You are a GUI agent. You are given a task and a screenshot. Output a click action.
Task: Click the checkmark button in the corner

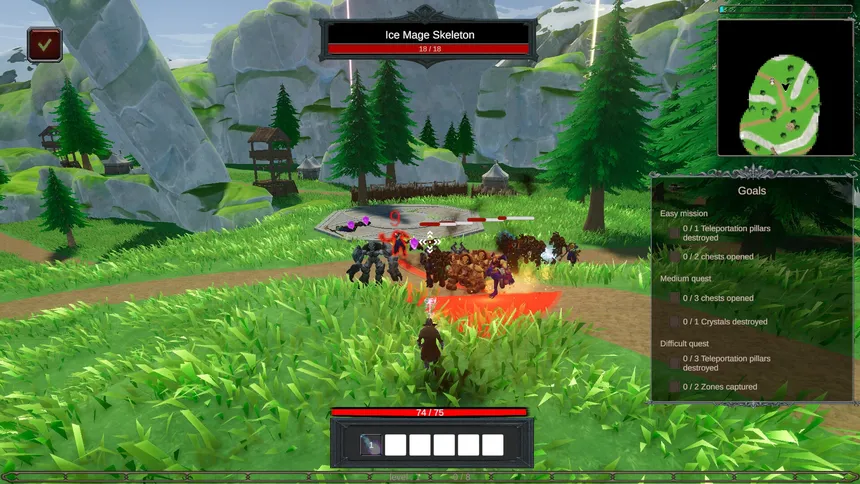point(45,44)
